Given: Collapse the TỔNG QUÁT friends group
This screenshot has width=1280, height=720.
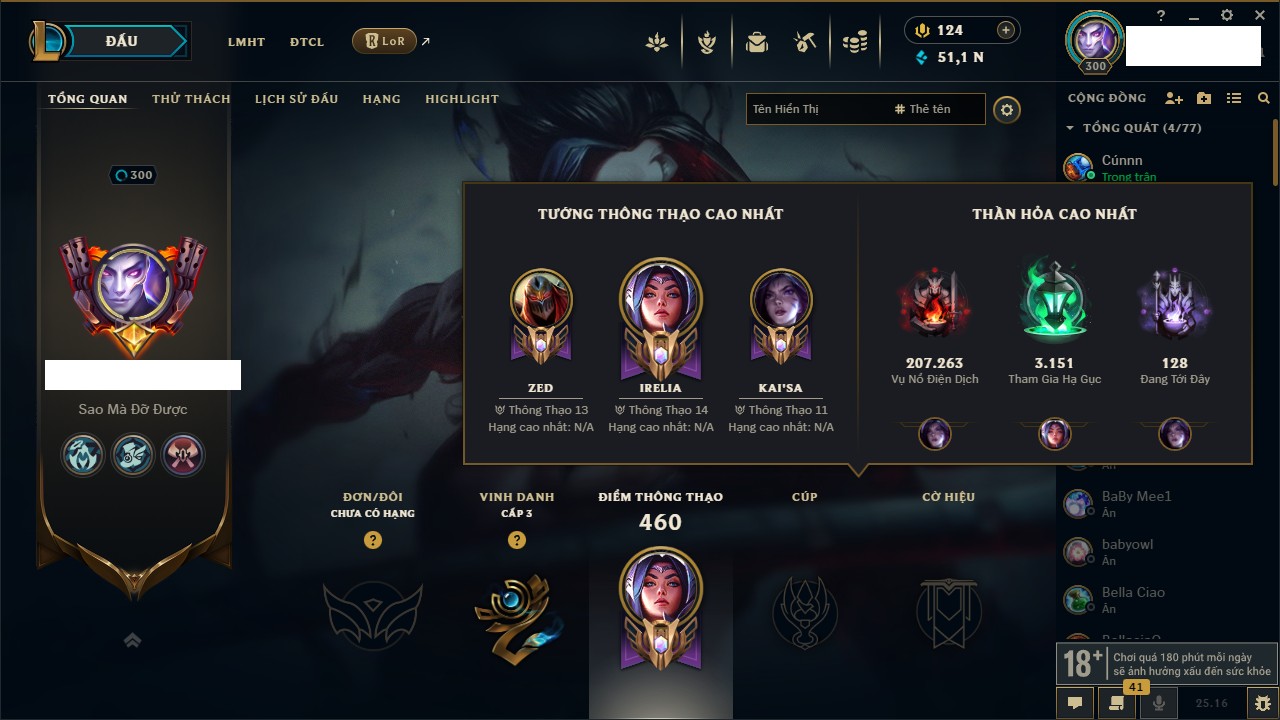Looking at the screenshot, I should coord(1070,128).
